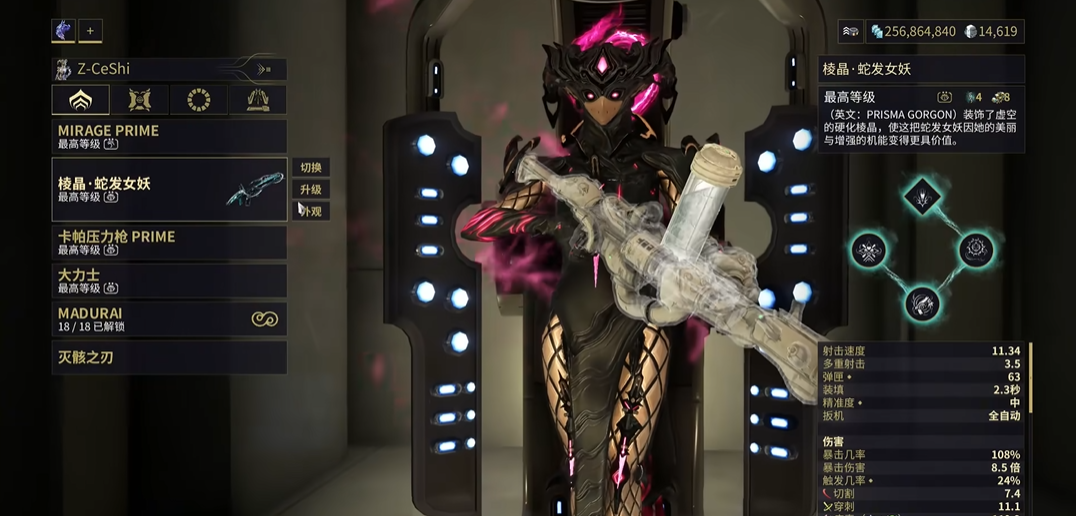The width and height of the screenshot is (1076, 516).
Task: Switch to the ring-shaped icon tab
Action: [199, 100]
